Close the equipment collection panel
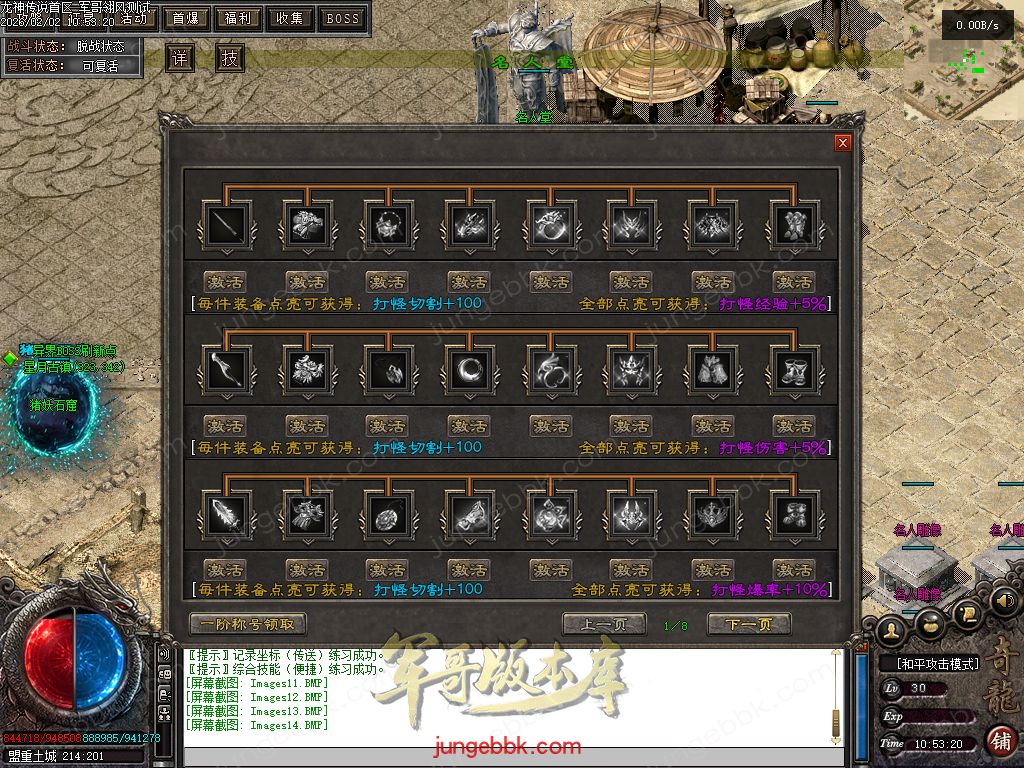The height and width of the screenshot is (768, 1024). click(843, 143)
